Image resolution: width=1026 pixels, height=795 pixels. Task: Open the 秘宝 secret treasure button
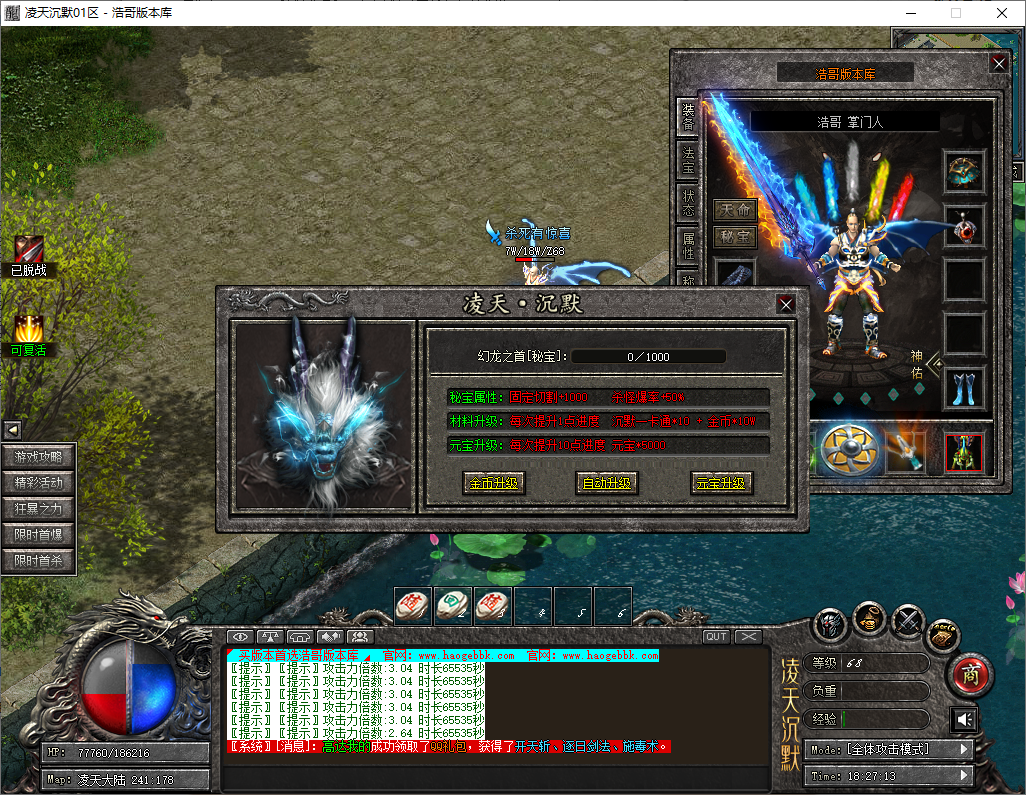[x=734, y=237]
